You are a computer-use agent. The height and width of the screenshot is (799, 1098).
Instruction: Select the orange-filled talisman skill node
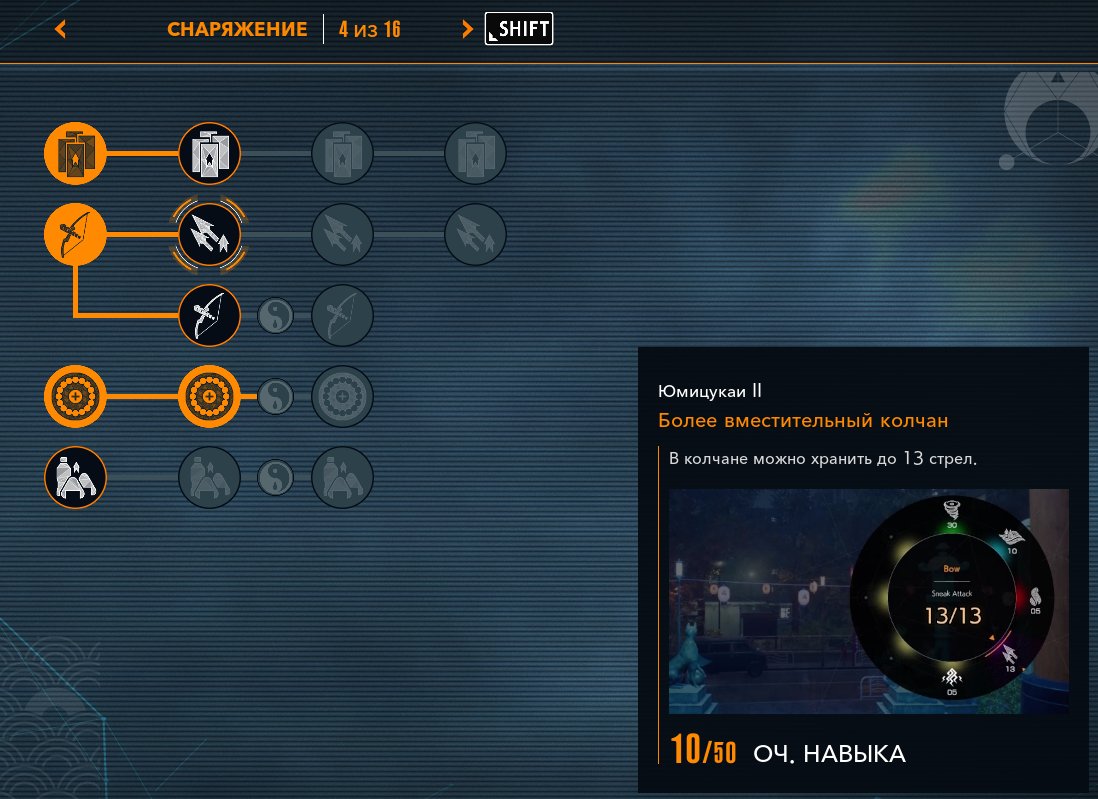75,154
